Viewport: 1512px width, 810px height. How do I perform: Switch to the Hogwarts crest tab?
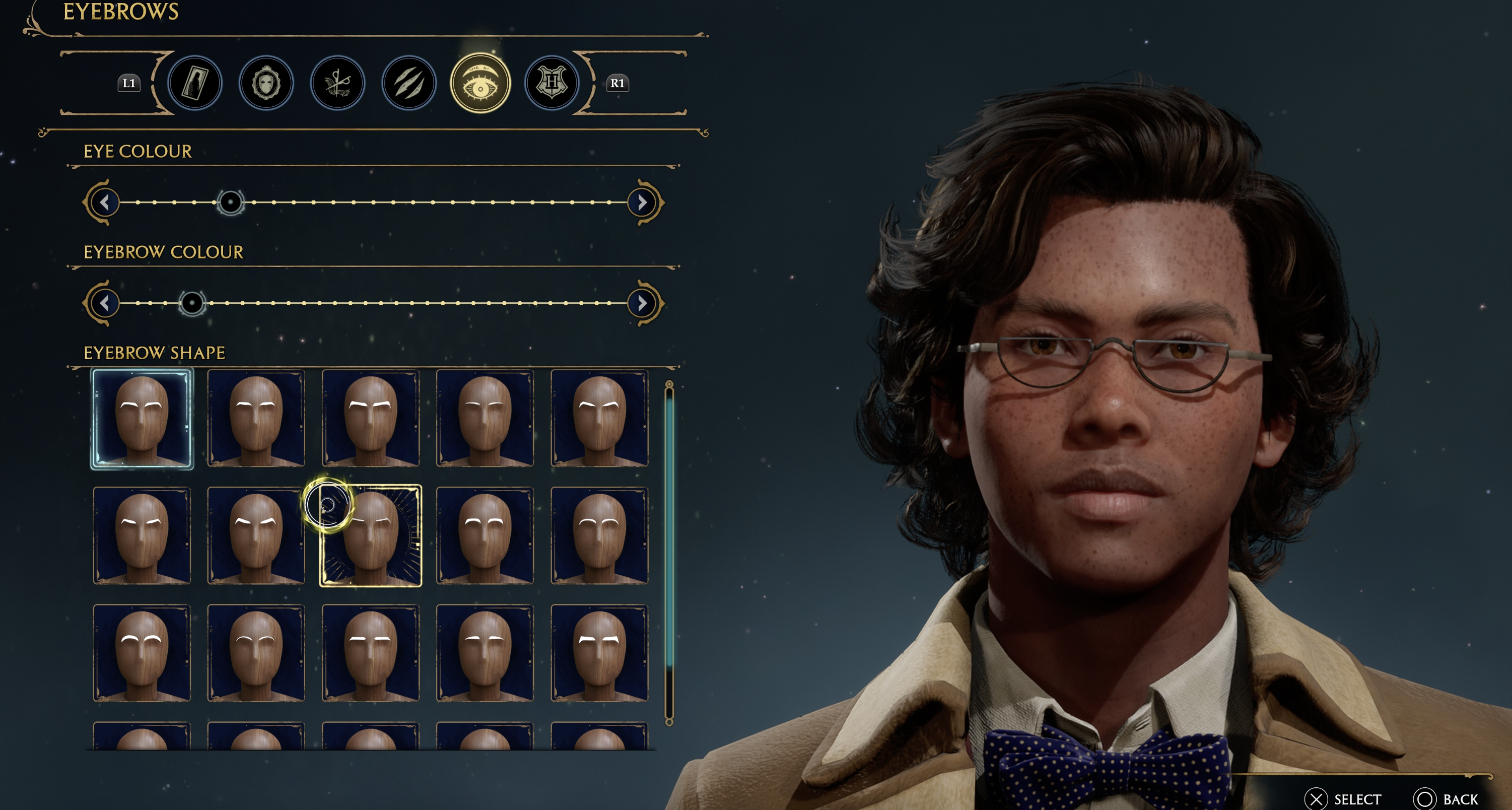click(x=551, y=83)
